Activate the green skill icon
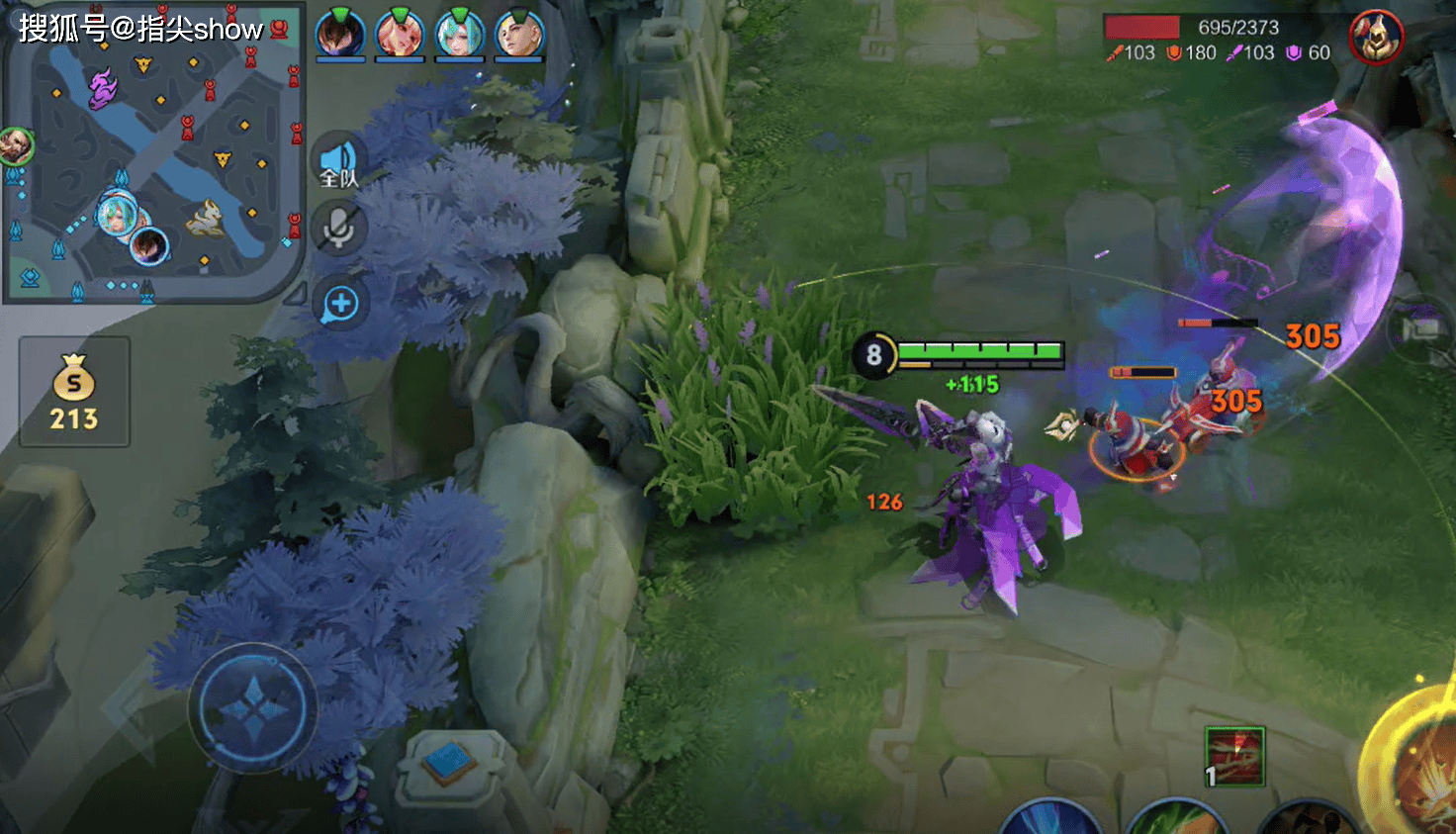This screenshot has height=834, width=1456. pyautogui.click(x=1177, y=818)
